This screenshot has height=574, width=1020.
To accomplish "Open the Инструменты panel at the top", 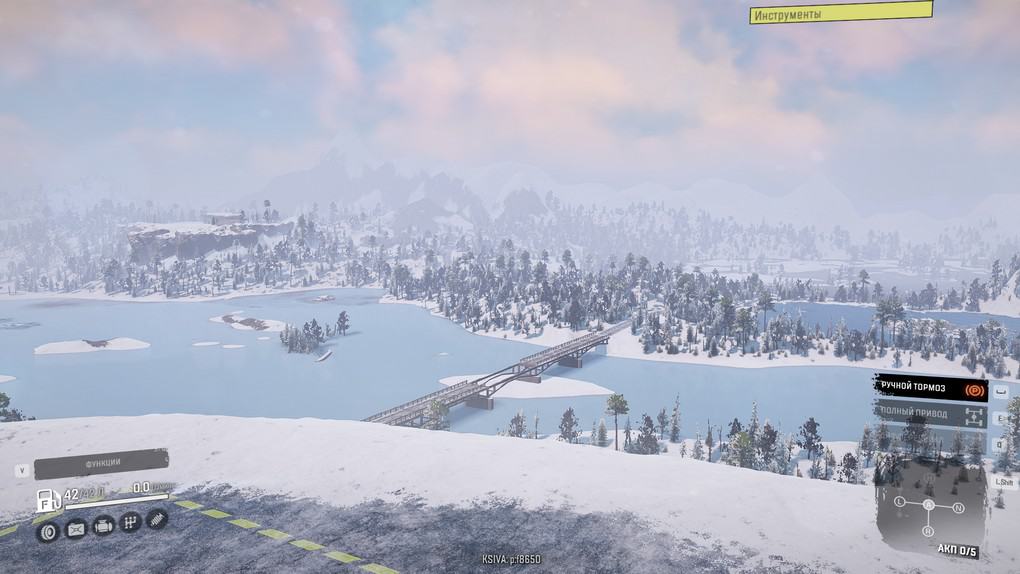I will [840, 13].
